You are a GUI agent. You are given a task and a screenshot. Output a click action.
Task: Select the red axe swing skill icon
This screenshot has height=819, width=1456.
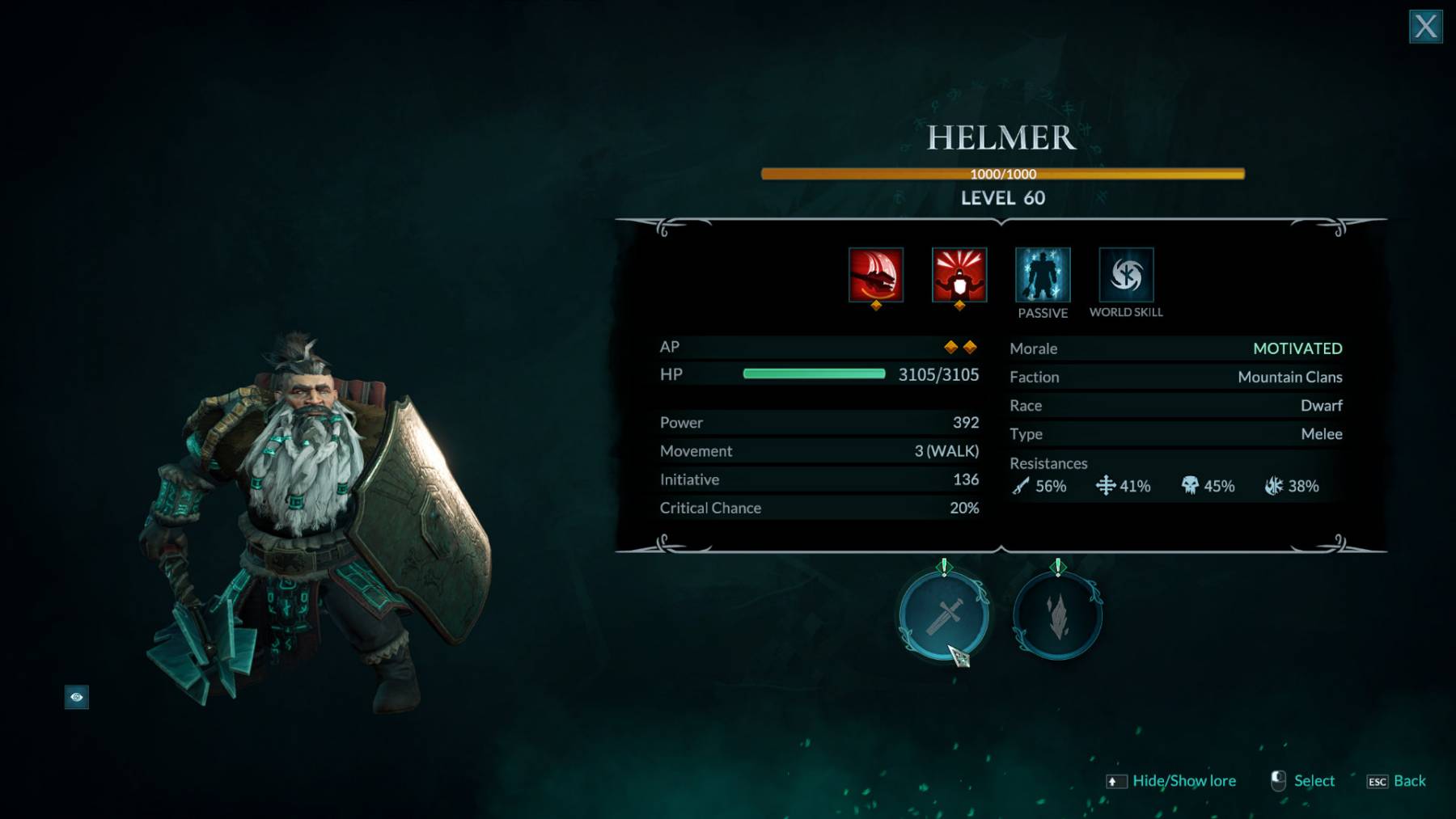pos(875,275)
